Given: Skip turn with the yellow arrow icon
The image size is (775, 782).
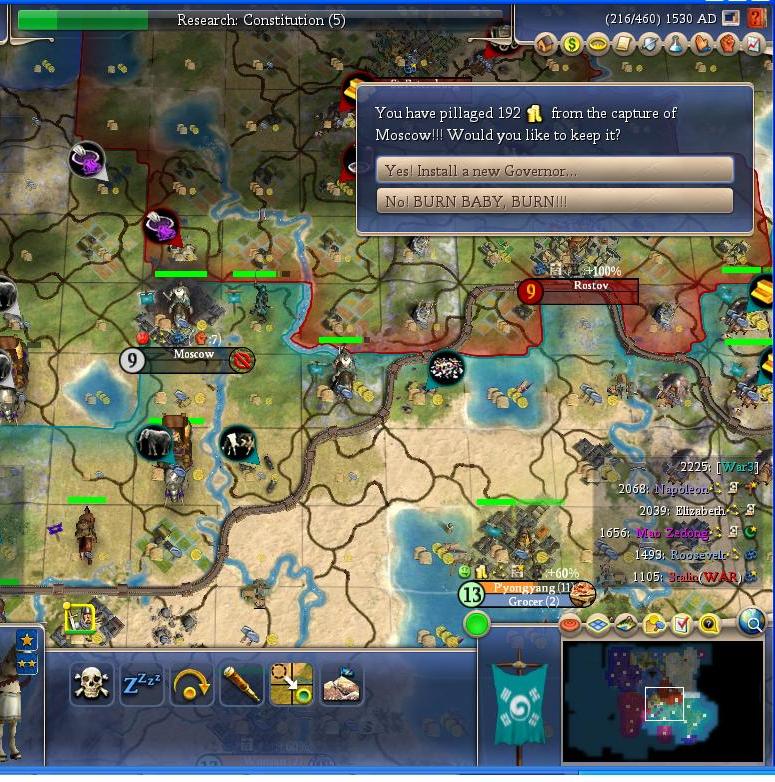Looking at the screenshot, I should pos(191,685).
